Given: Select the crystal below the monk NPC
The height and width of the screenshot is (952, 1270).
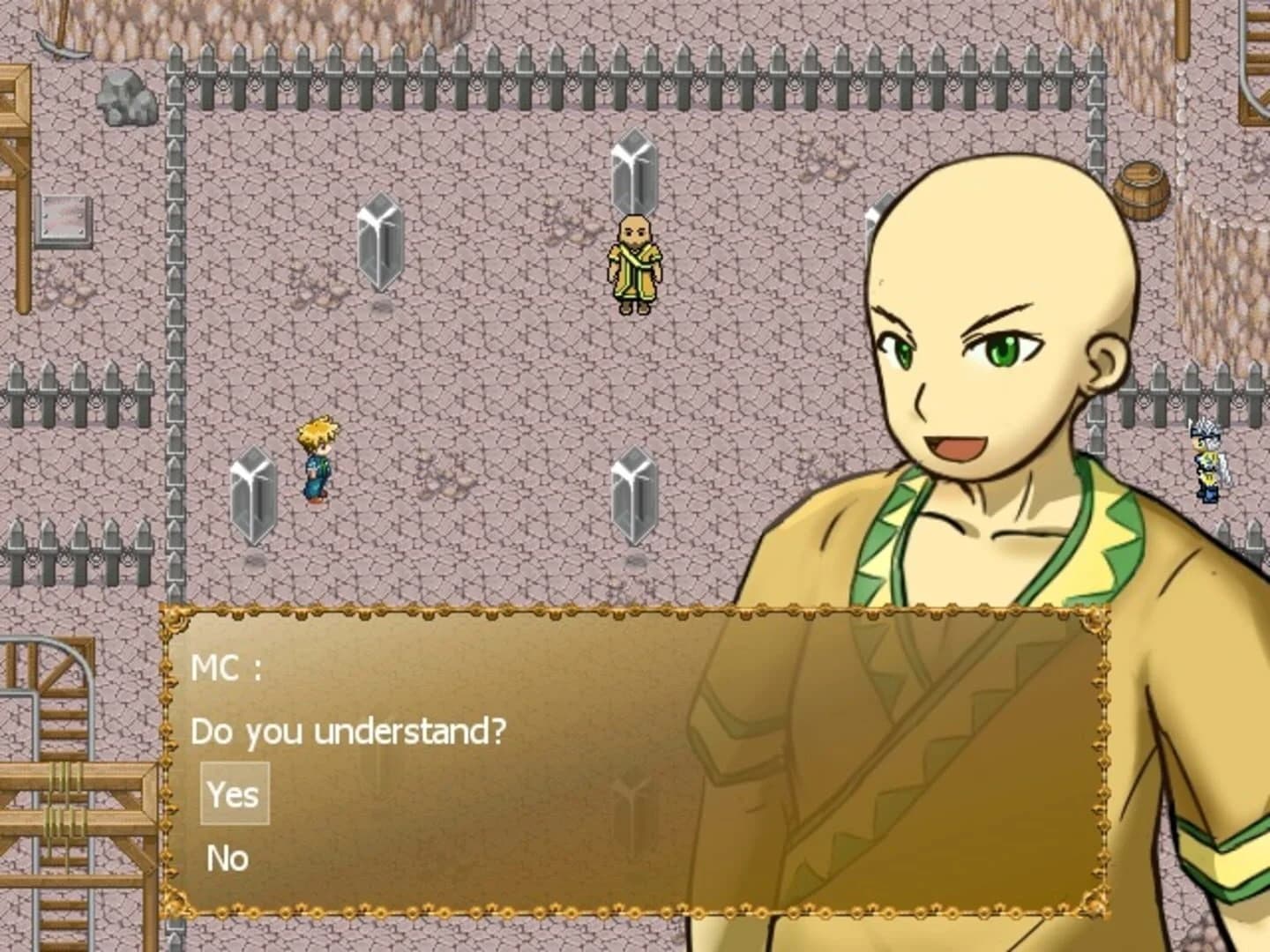Looking at the screenshot, I should pyautogui.click(x=631, y=494).
